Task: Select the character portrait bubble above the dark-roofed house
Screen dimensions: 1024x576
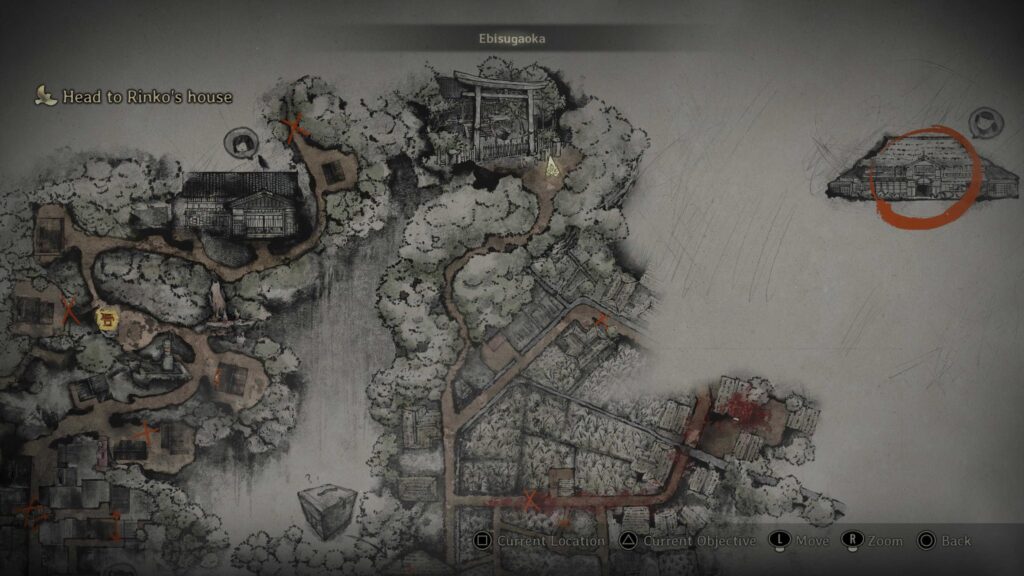Action: tap(241, 145)
